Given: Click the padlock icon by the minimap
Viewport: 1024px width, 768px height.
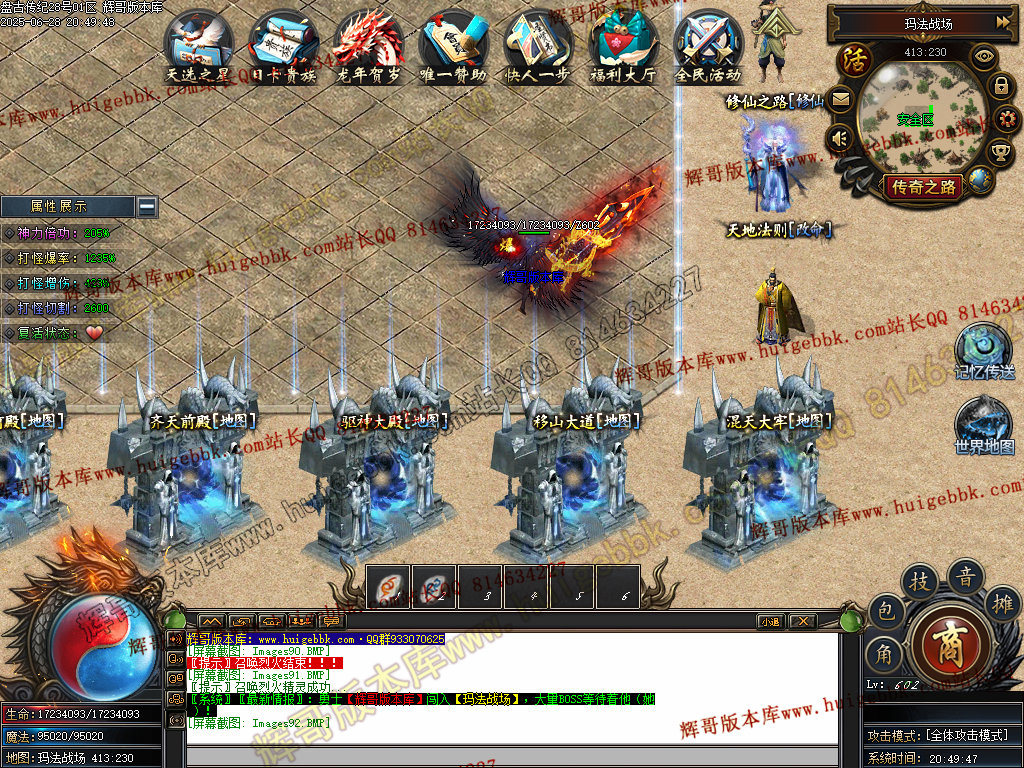Looking at the screenshot, I should [1001, 86].
